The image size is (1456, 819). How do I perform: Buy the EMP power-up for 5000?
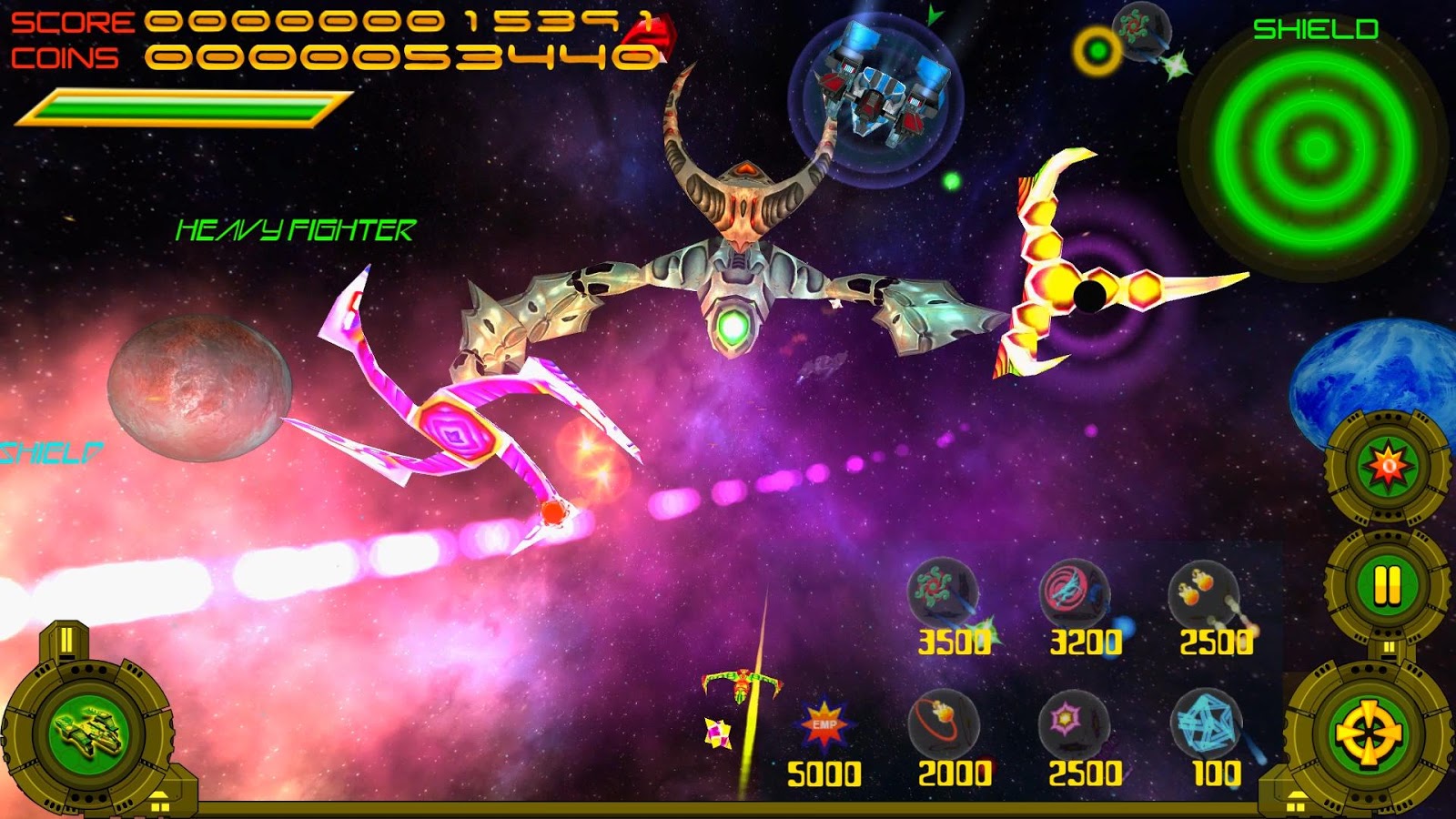coord(824,725)
